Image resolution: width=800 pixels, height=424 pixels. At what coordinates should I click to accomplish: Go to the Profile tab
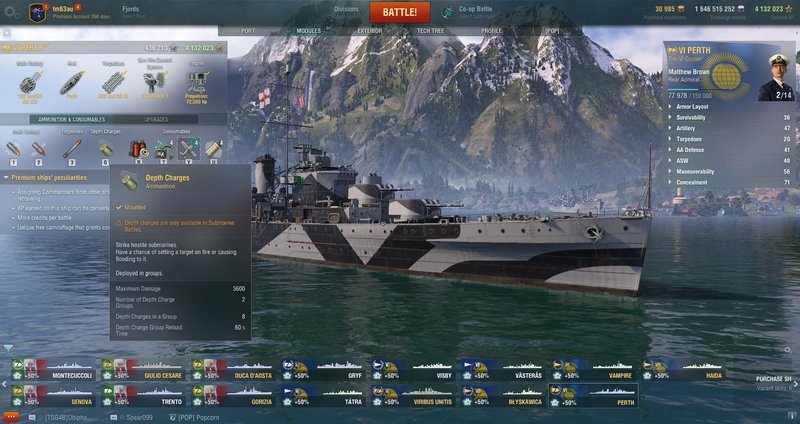(491, 31)
